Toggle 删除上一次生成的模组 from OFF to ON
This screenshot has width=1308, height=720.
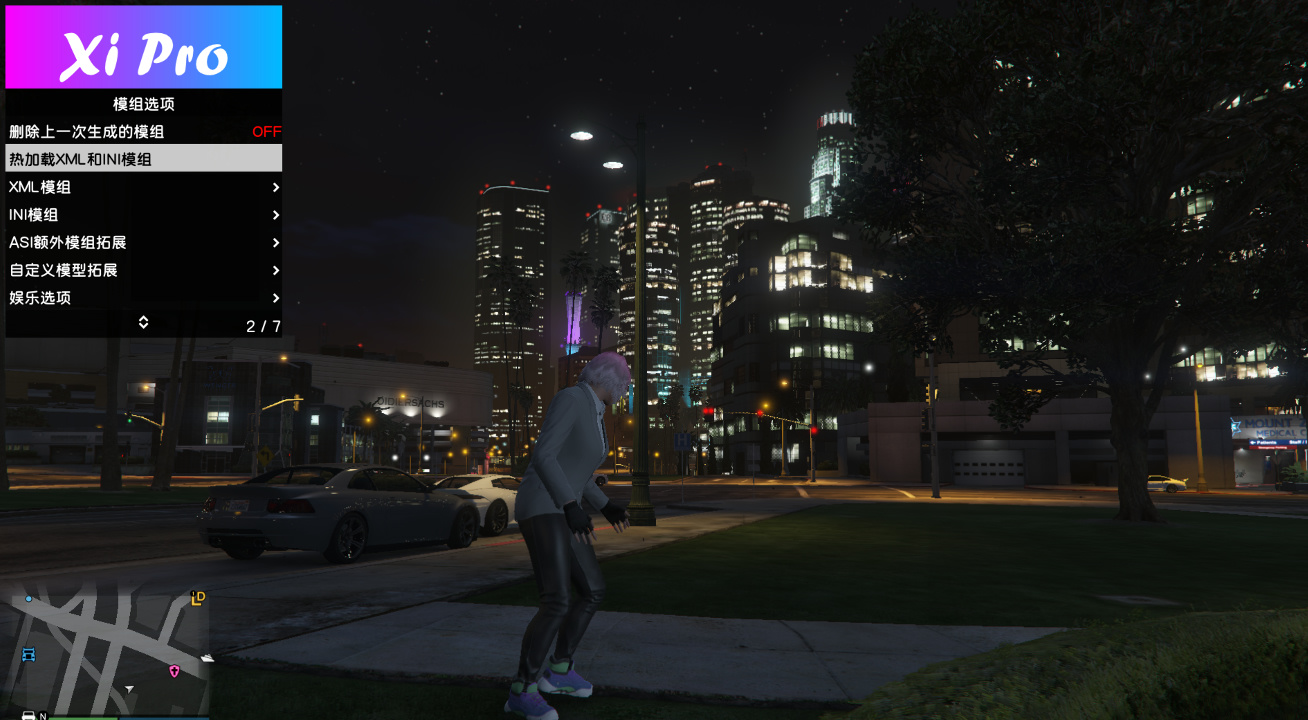pos(143,131)
